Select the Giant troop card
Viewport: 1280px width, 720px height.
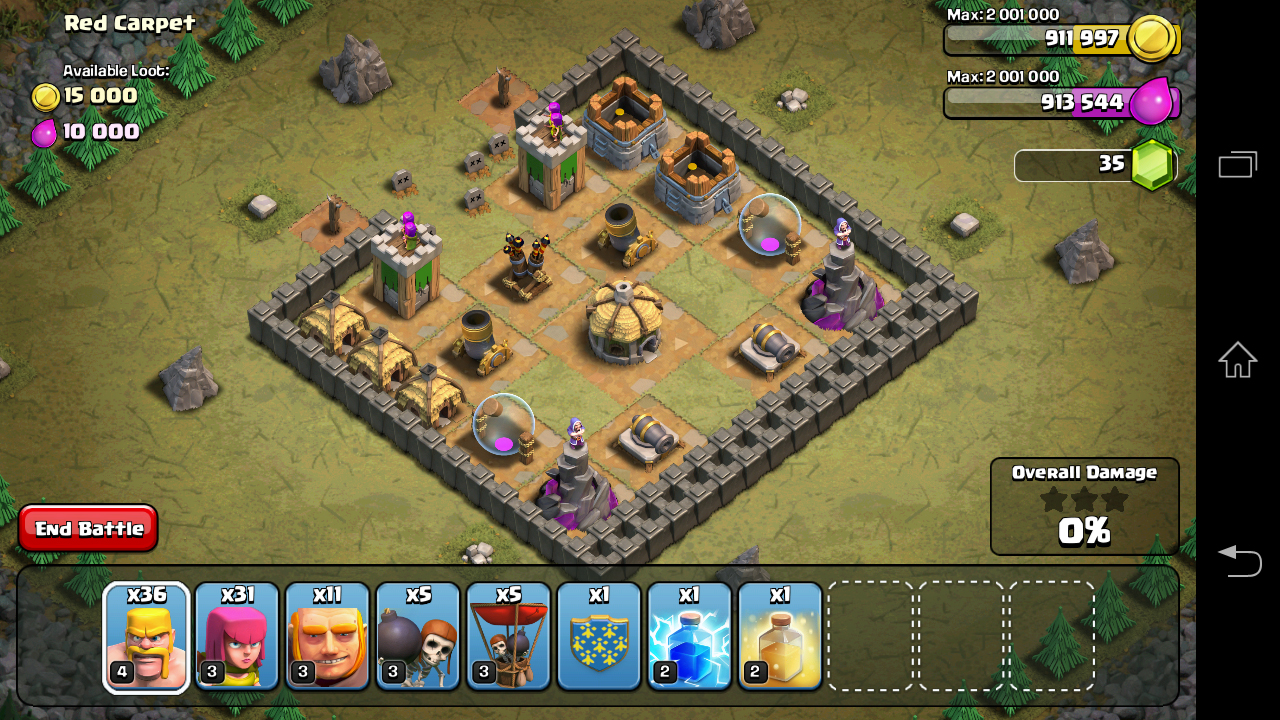pos(327,637)
